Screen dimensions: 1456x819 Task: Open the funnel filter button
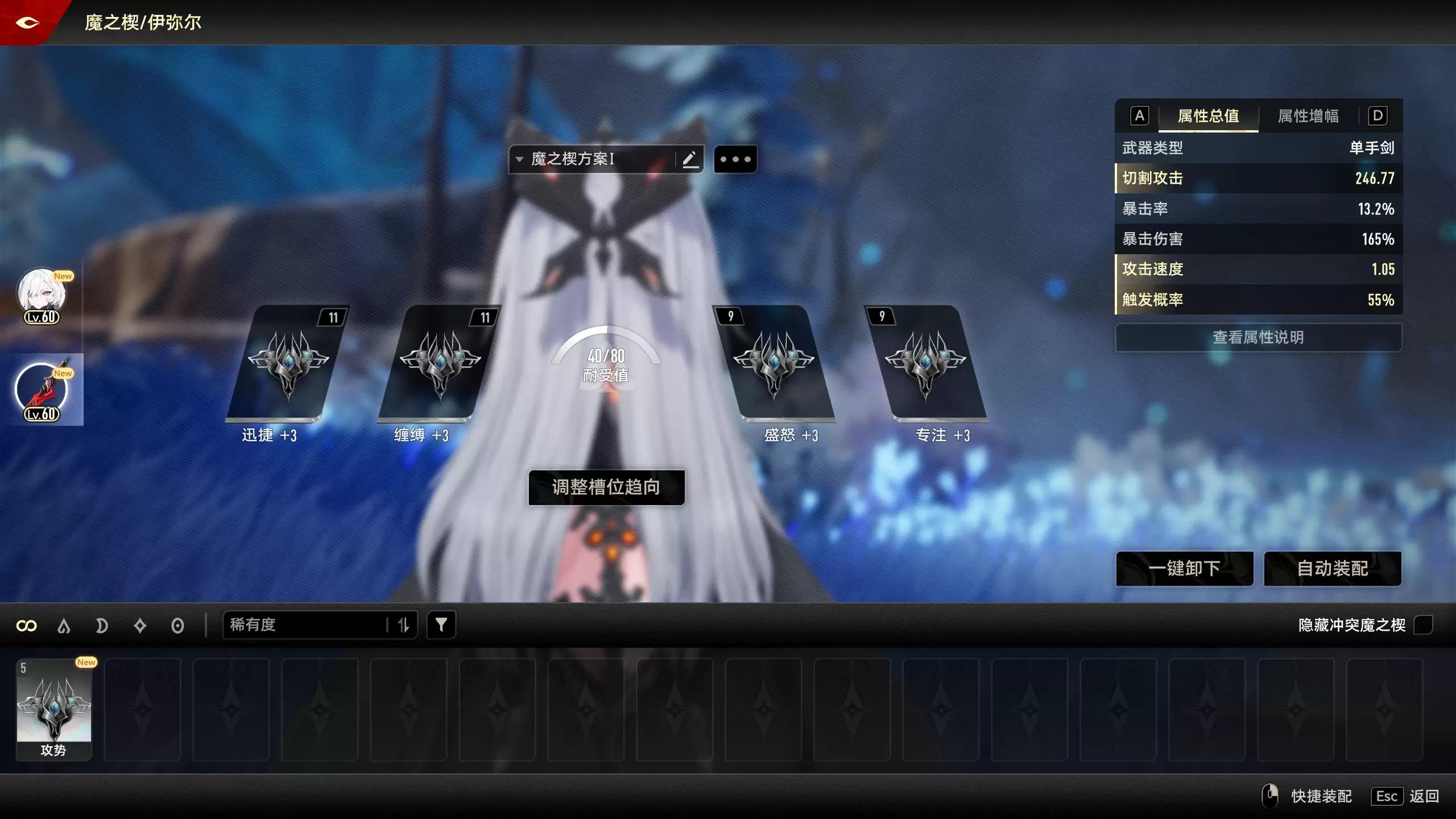pyautogui.click(x=441, y=625)
